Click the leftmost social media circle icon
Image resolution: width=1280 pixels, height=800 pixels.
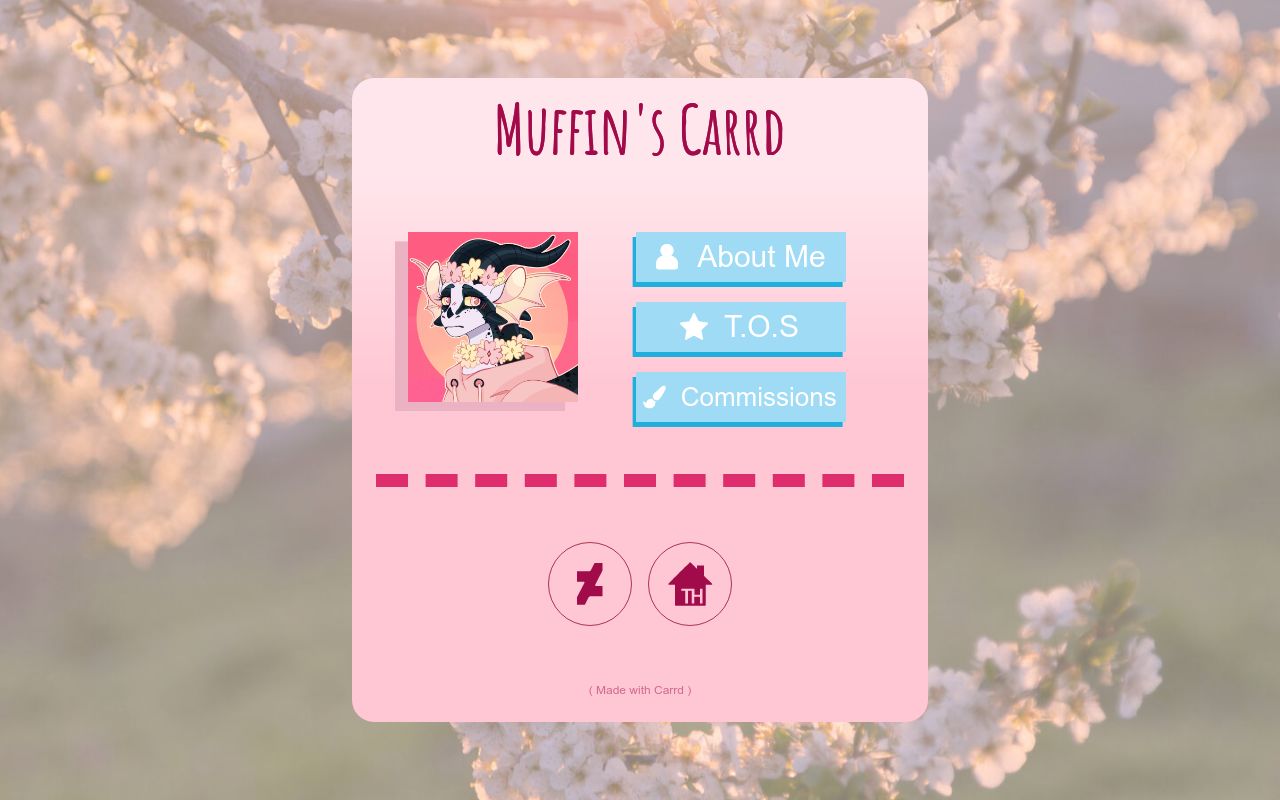pos(590,584)
